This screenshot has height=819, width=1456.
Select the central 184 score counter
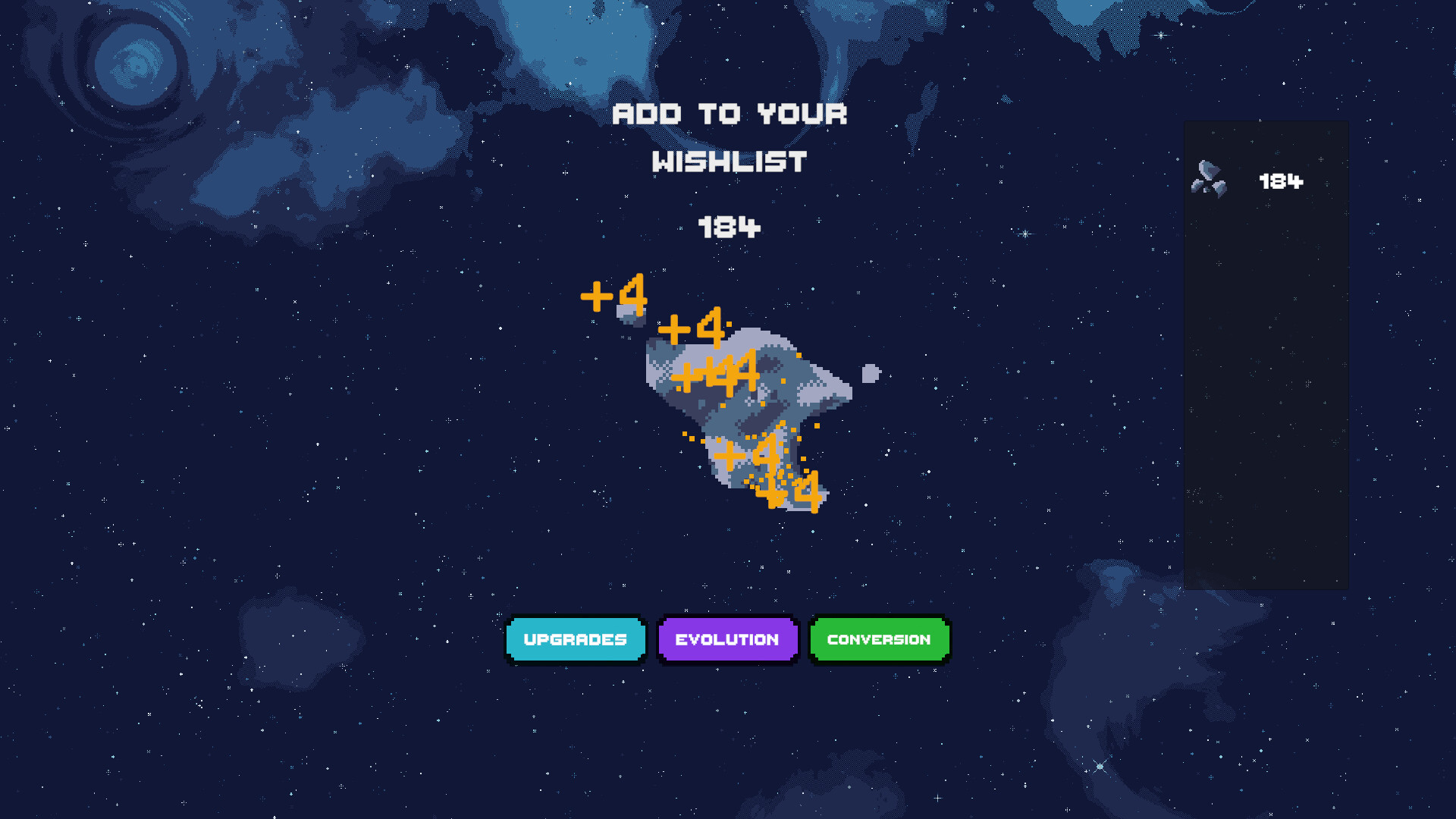[x=729, y=227]
